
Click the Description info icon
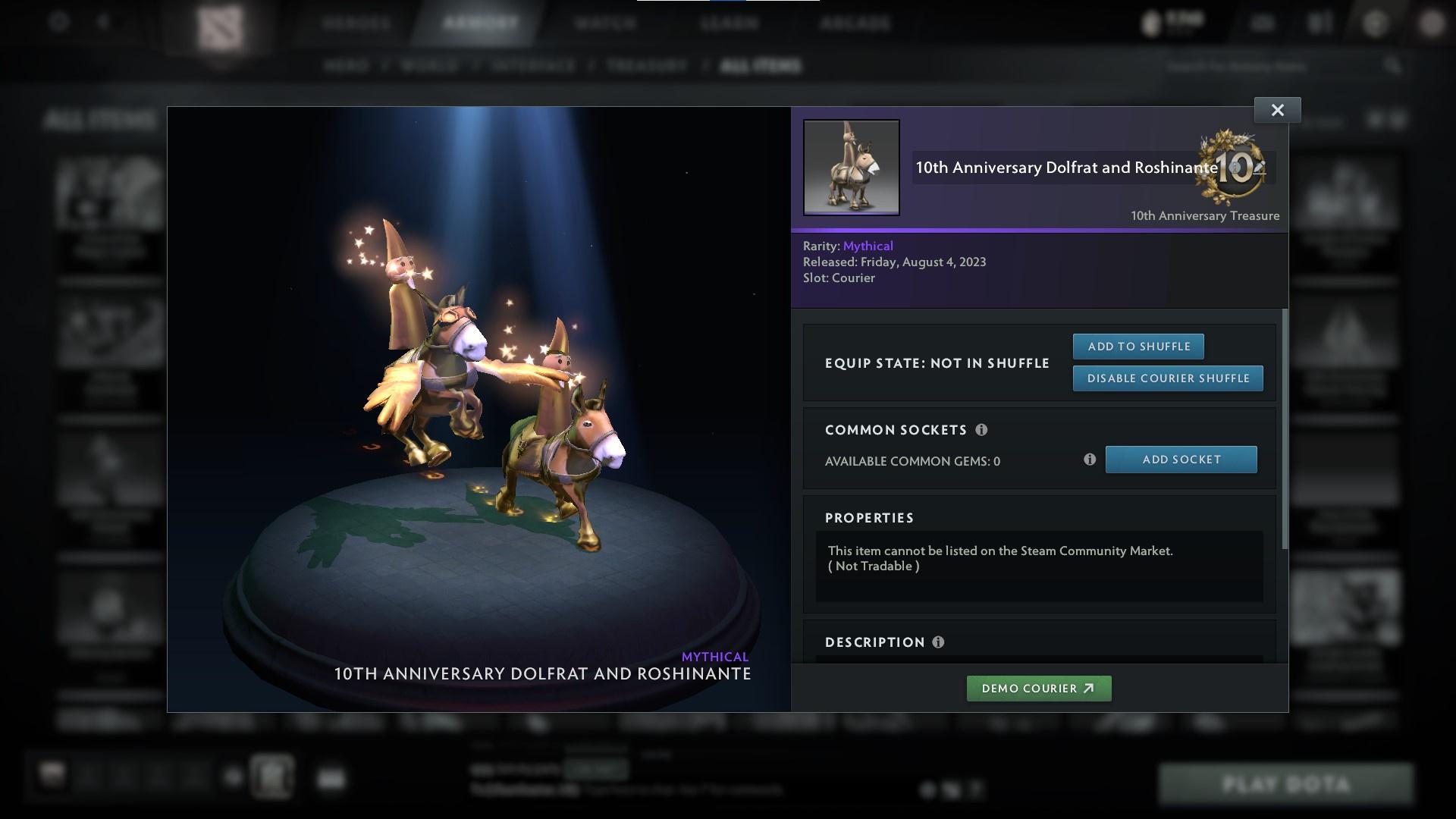click(938, 642)
